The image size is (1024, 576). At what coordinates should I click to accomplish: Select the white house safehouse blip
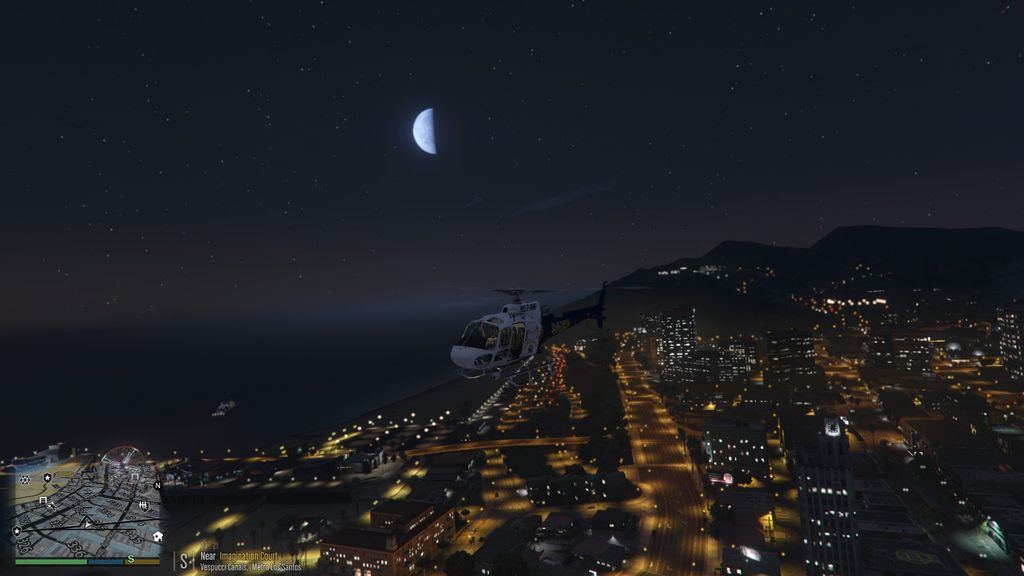click(157, 536)
